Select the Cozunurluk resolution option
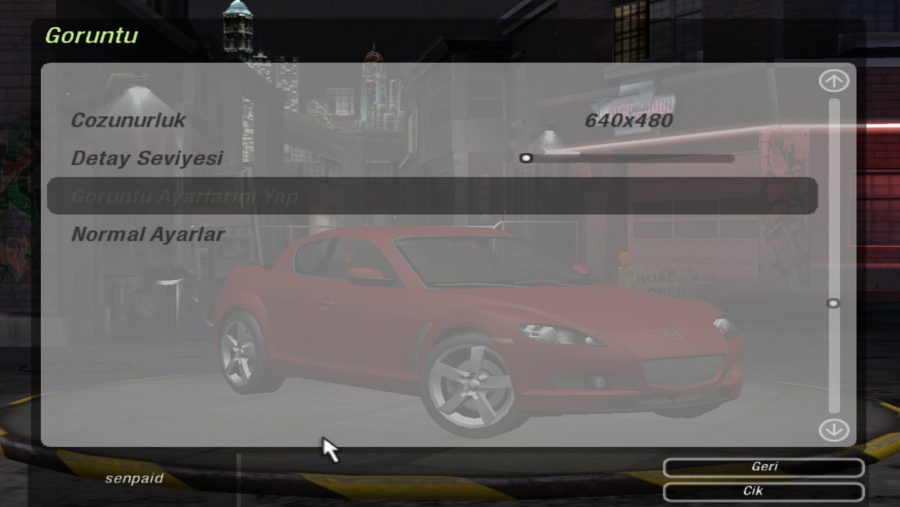The height and width of the screenshot is (507, 900). pyautogui.click(x=129, y=121)
